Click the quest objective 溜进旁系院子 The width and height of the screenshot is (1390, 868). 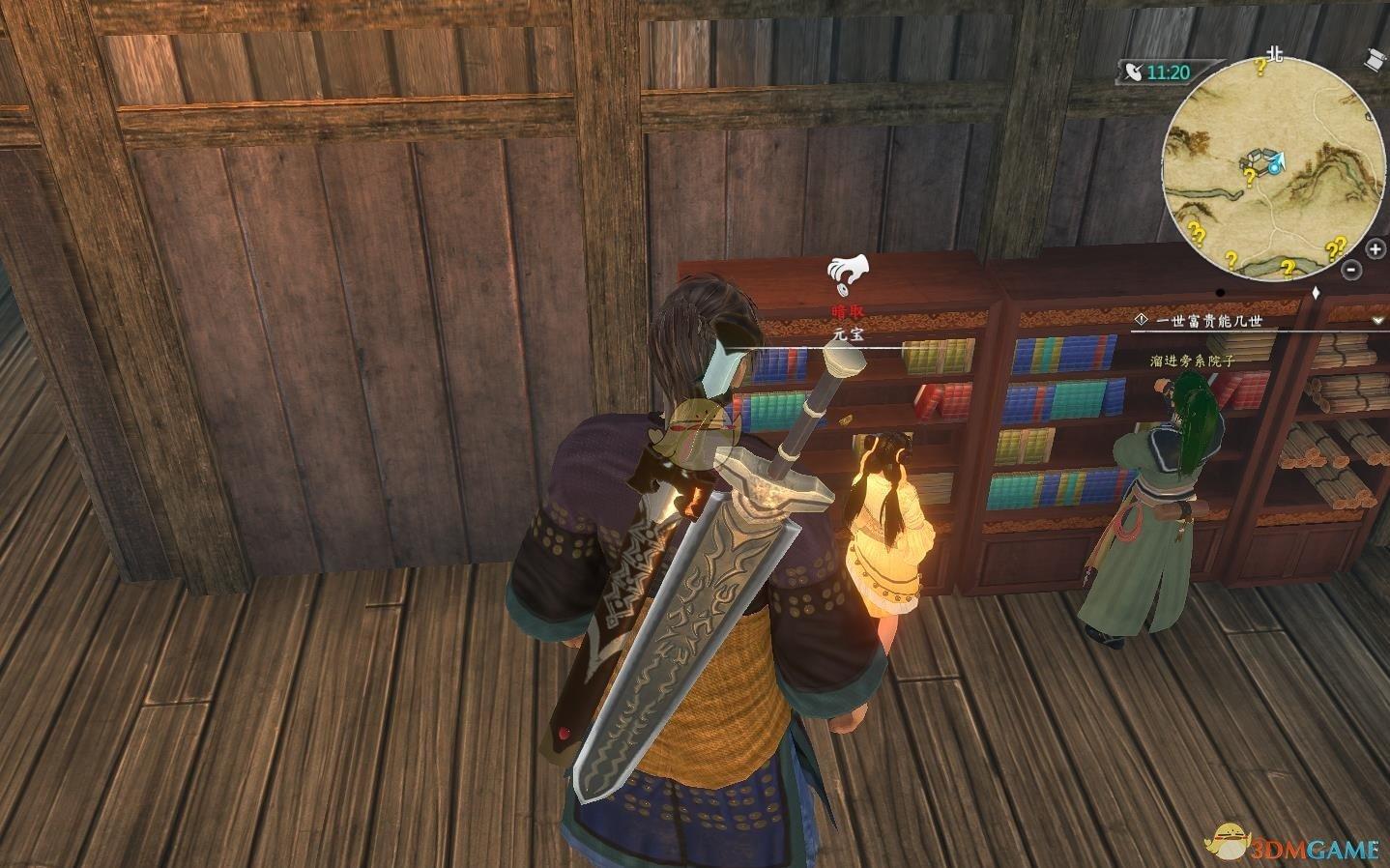[1192, 360]
